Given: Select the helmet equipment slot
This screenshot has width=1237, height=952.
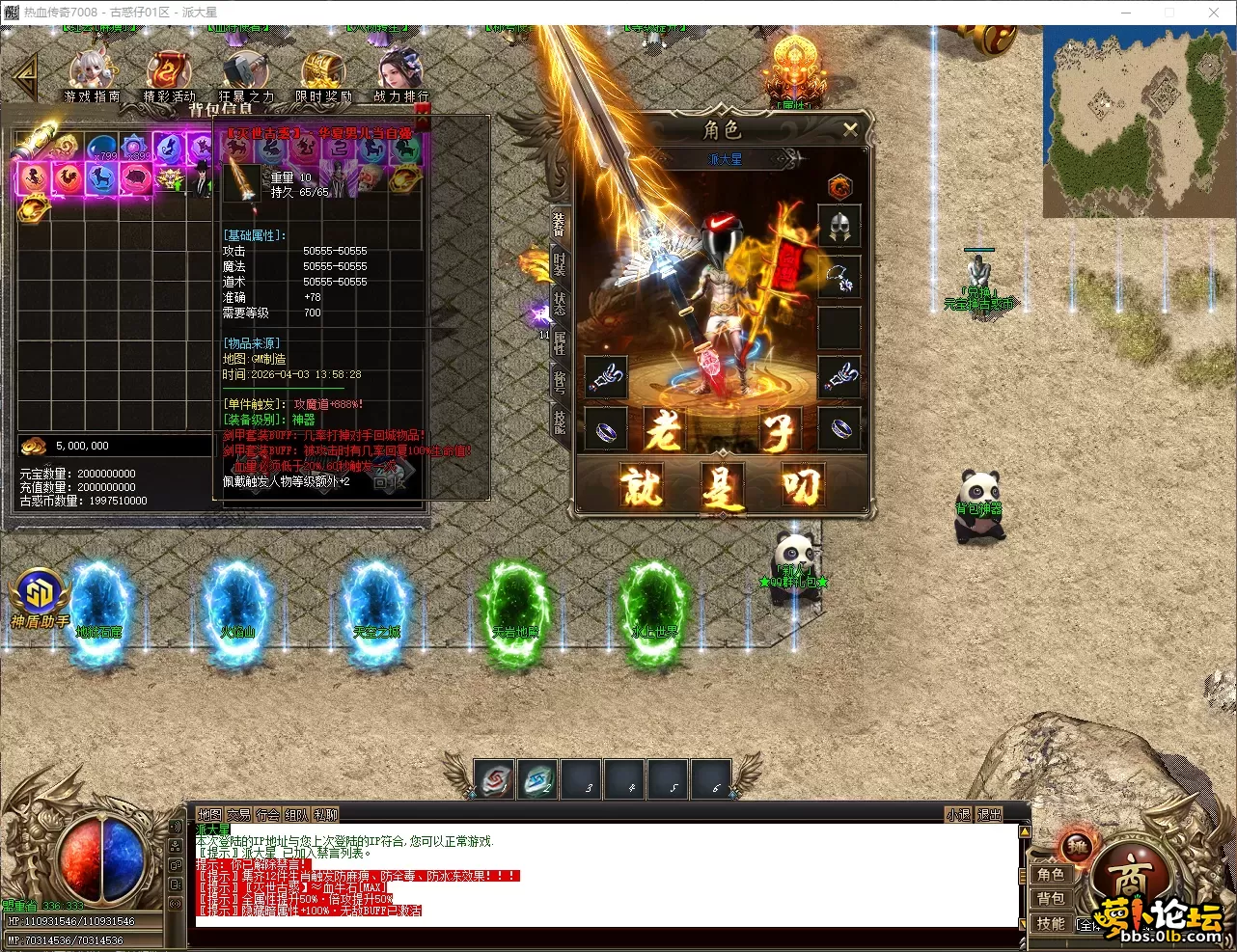Looking at the screenshot, I should point(838,228).
